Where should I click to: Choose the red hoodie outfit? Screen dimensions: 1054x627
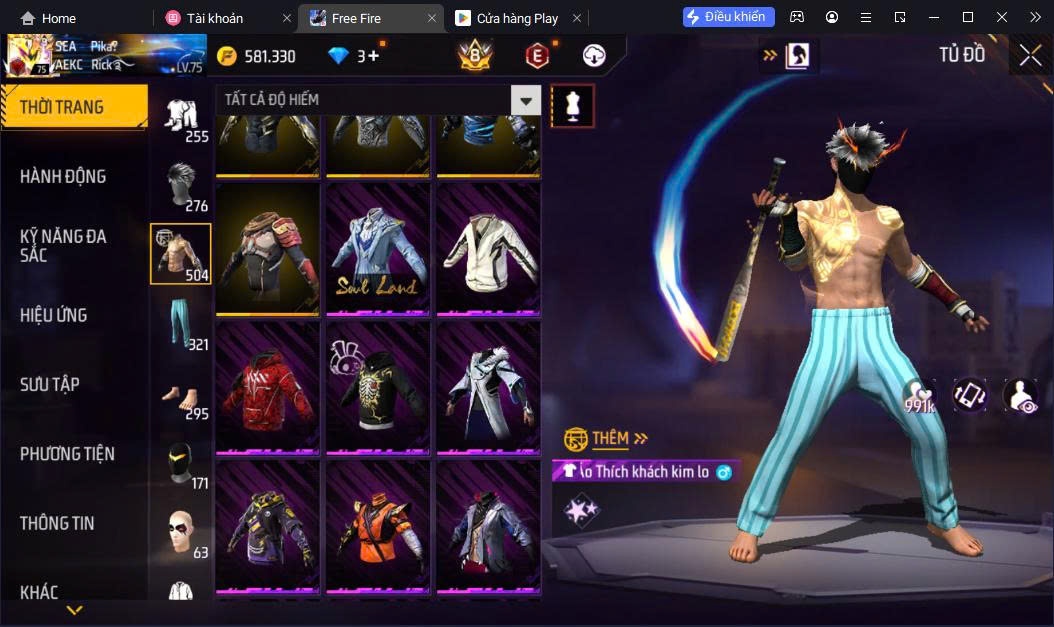(267, 389)
